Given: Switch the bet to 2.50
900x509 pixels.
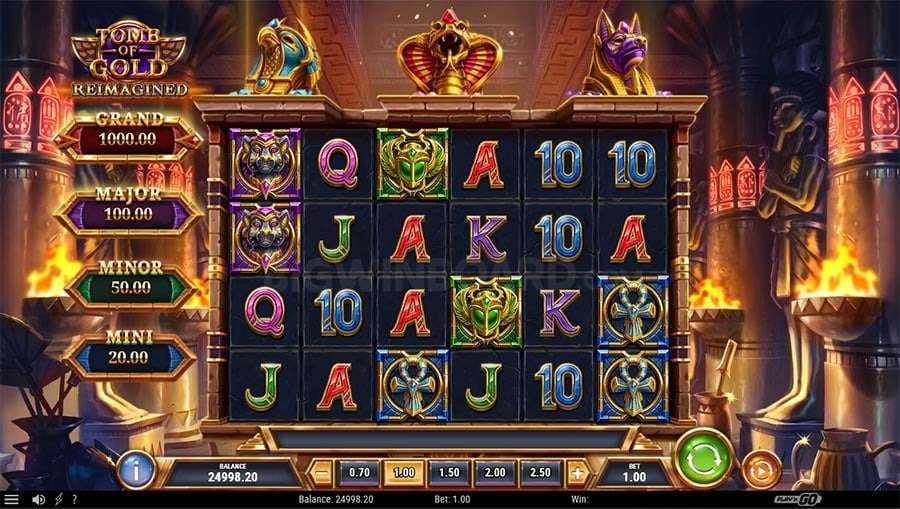Looking at the screenshot, I should pos(540,472).
